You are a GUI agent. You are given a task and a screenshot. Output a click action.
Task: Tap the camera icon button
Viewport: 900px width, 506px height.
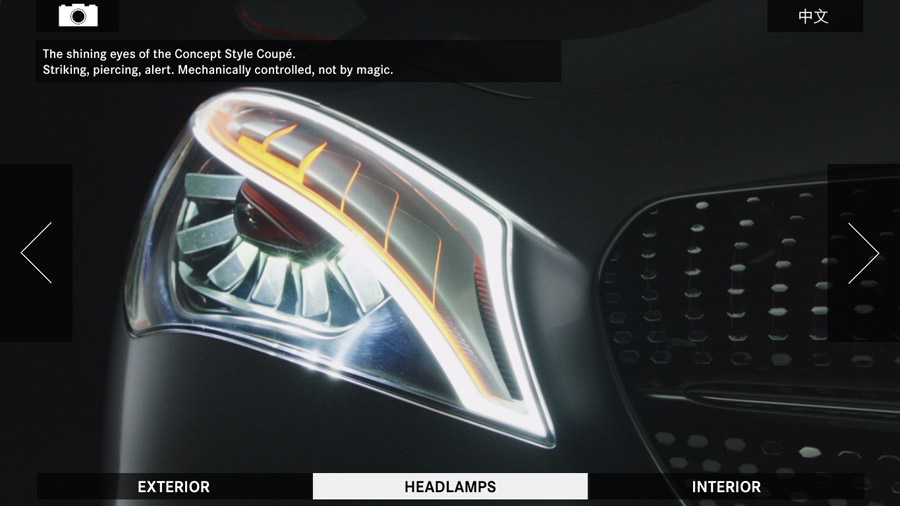78,15
